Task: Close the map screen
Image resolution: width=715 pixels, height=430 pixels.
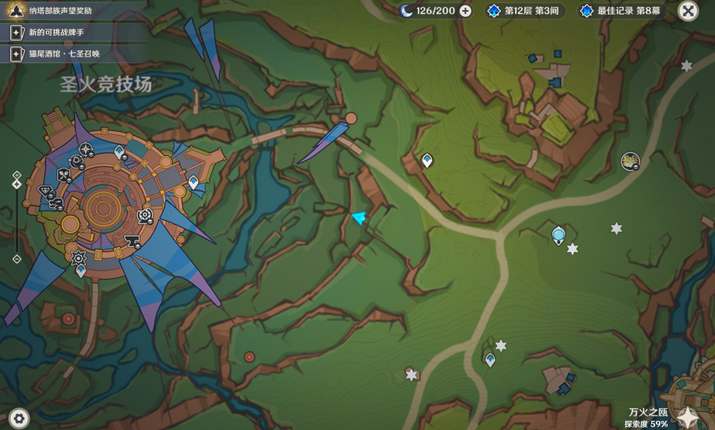Action: 687,12
